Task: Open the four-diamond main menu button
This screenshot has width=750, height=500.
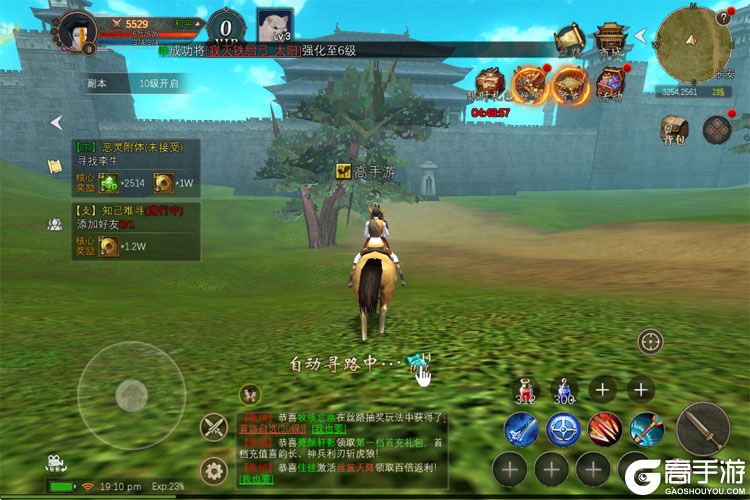Action: click(x=717, y=129)
